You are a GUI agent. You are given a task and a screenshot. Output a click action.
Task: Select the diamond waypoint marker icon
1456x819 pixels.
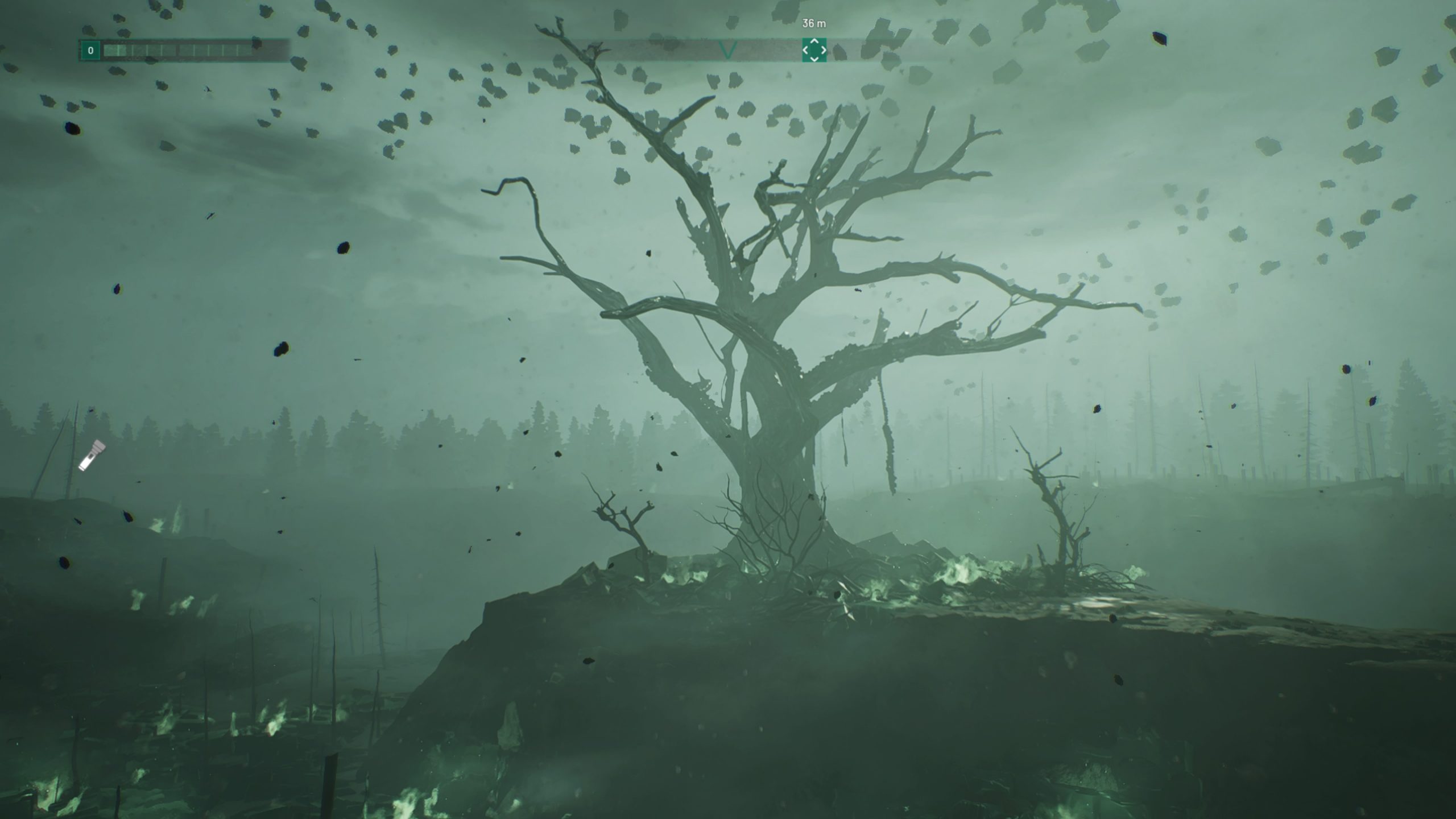815,50
